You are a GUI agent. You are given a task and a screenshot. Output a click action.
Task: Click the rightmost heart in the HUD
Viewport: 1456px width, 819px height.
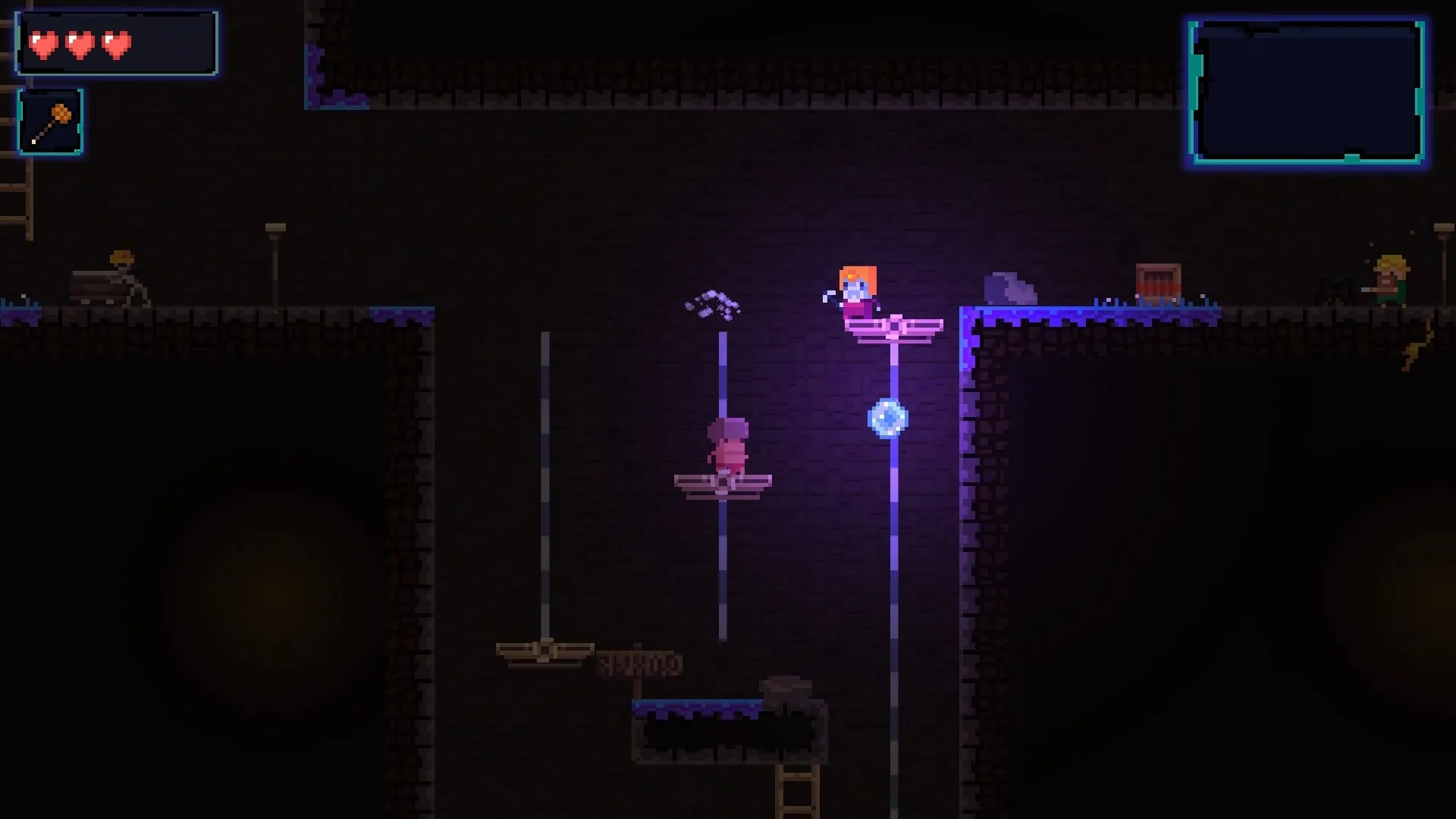[x=115, y=43]
